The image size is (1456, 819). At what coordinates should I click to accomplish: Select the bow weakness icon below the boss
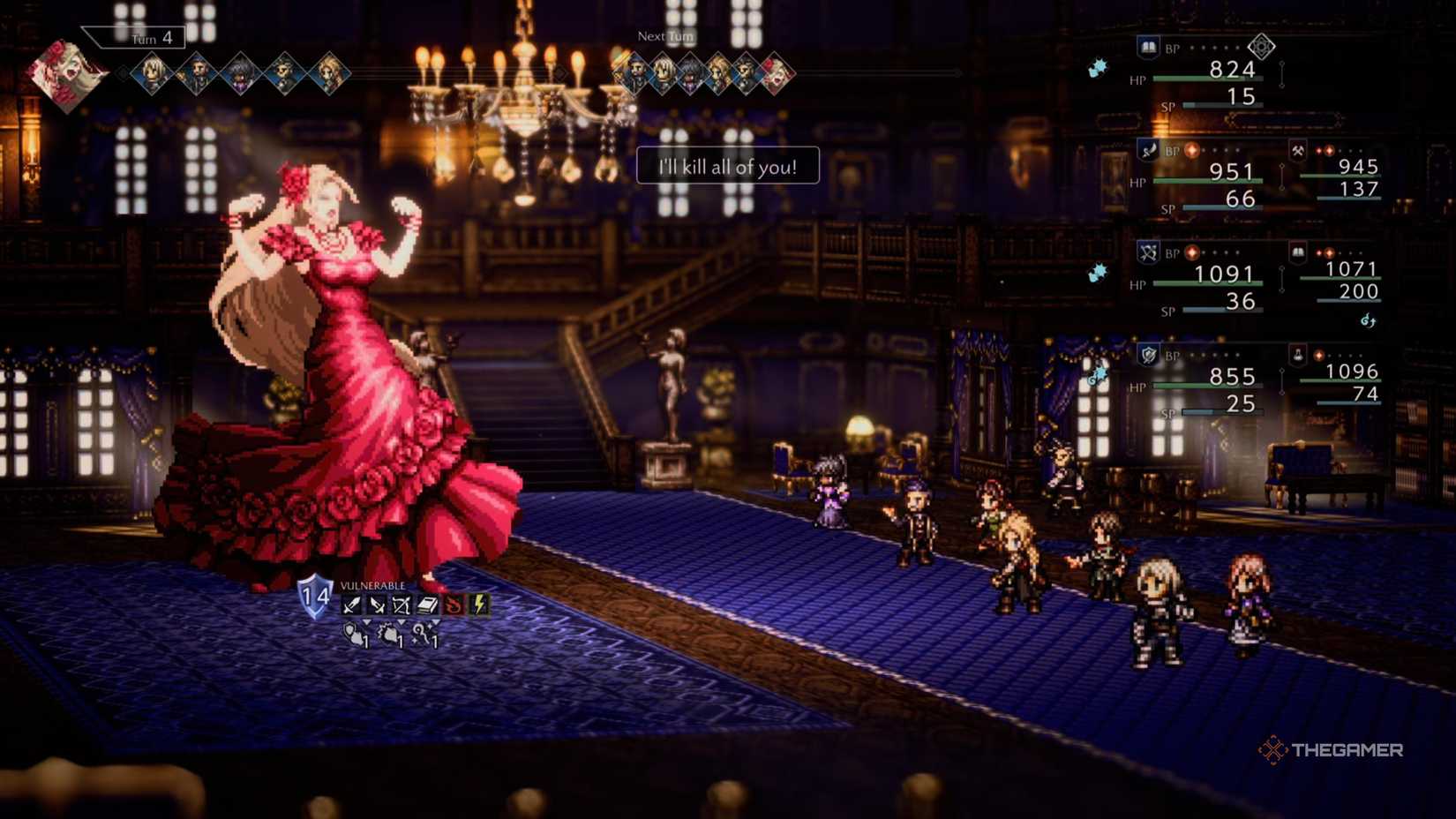pyautogui.click(x=402, y=605)
